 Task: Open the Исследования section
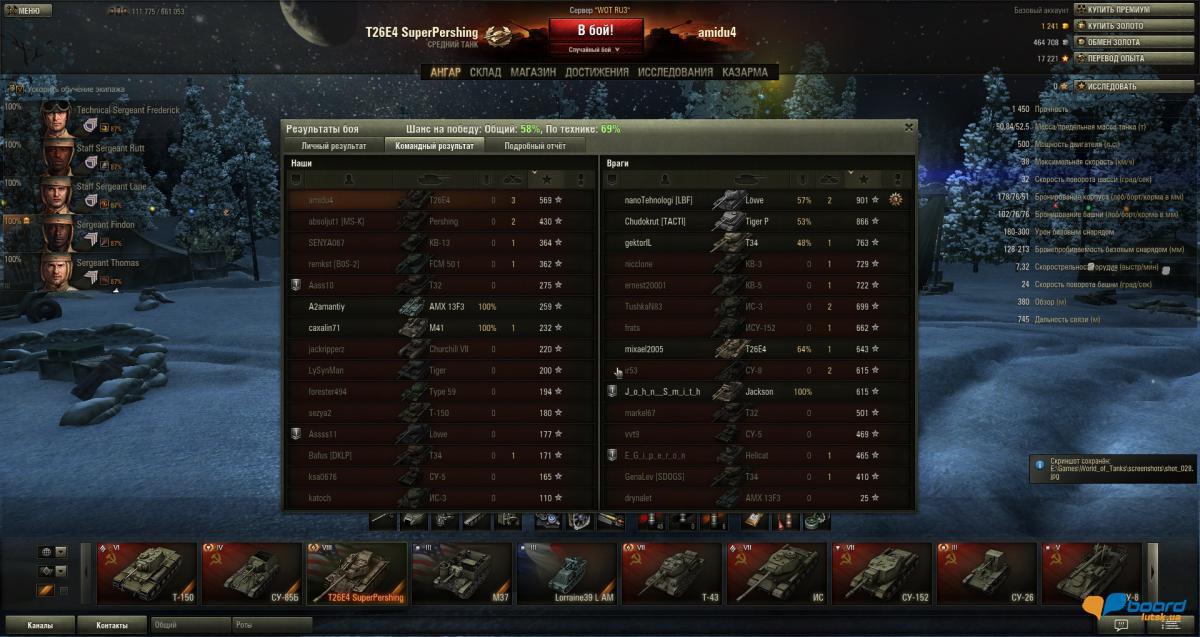pyautogui.click(x=675, y=72)
